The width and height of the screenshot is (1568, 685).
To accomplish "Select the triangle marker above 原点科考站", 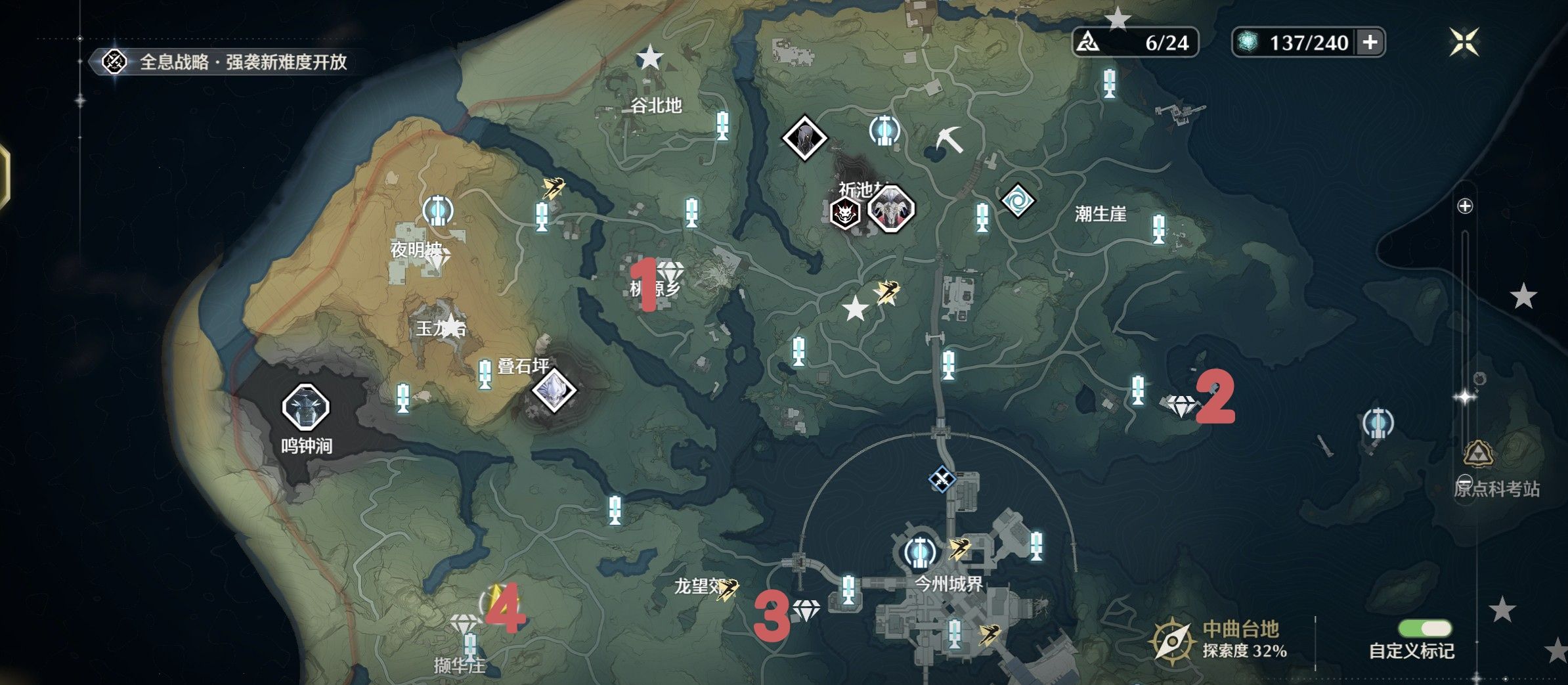I will pyautogui.click(x=1479, y=453).
